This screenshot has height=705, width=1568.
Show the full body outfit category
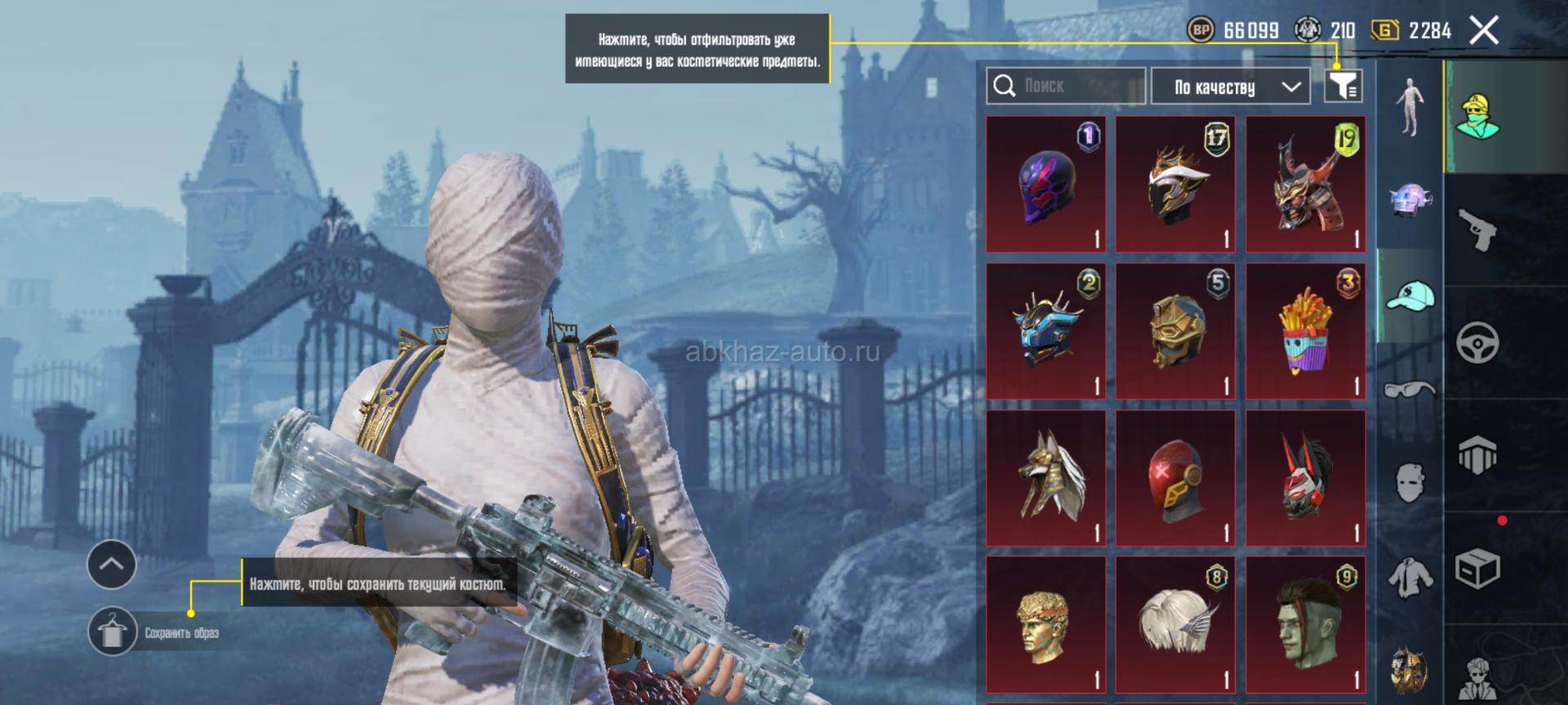pyautogui.click(x=1410, y=107)
